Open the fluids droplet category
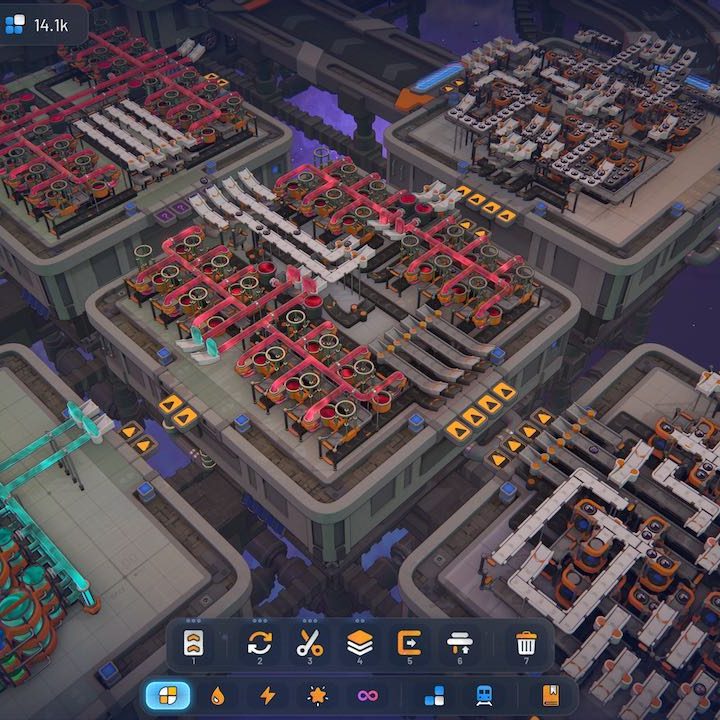Image resolution: width=720 pixels, height=720 pixels. (218, 695)
